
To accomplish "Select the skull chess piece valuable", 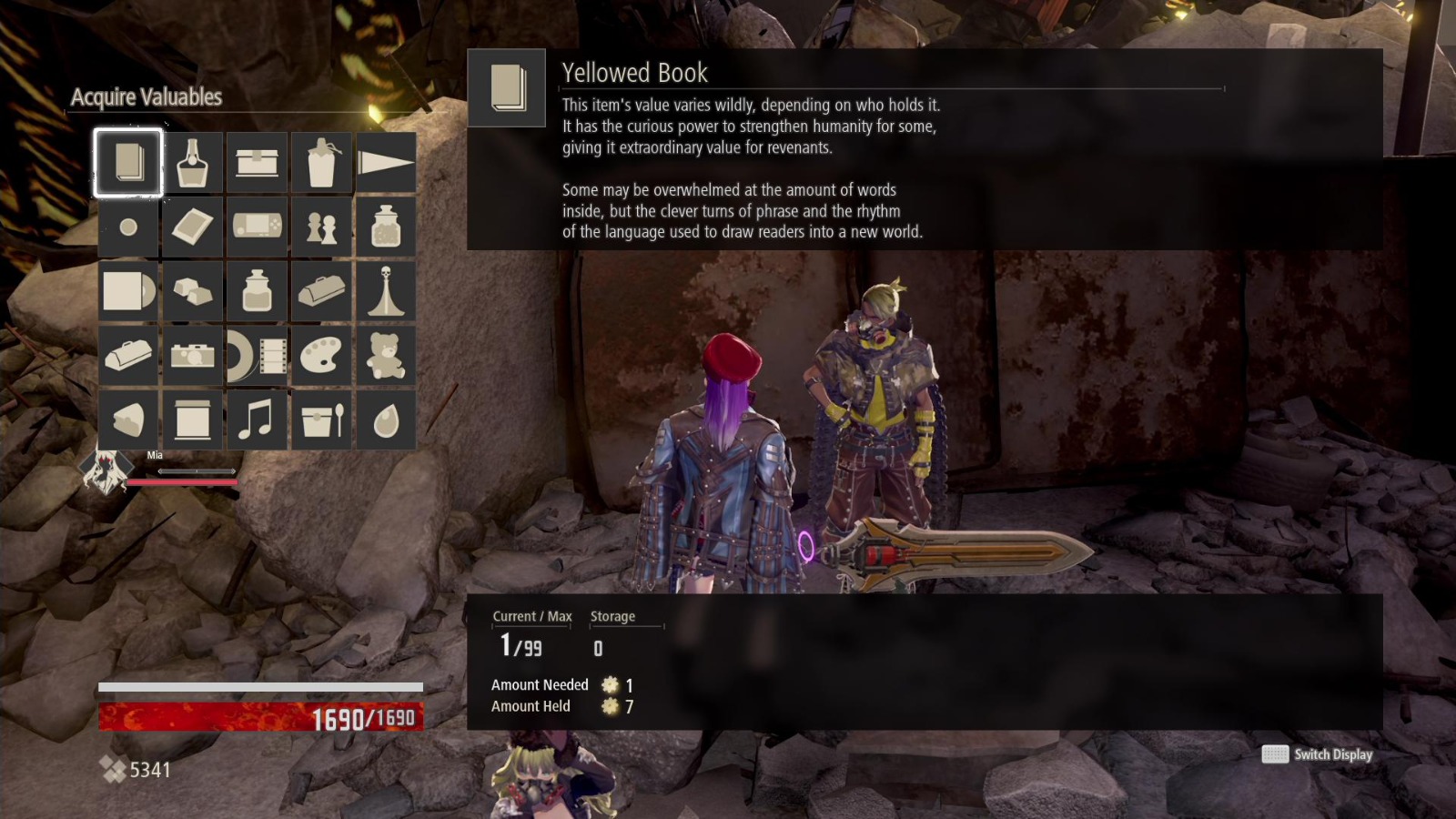I will pyautogui.click(x=386, y=291).
